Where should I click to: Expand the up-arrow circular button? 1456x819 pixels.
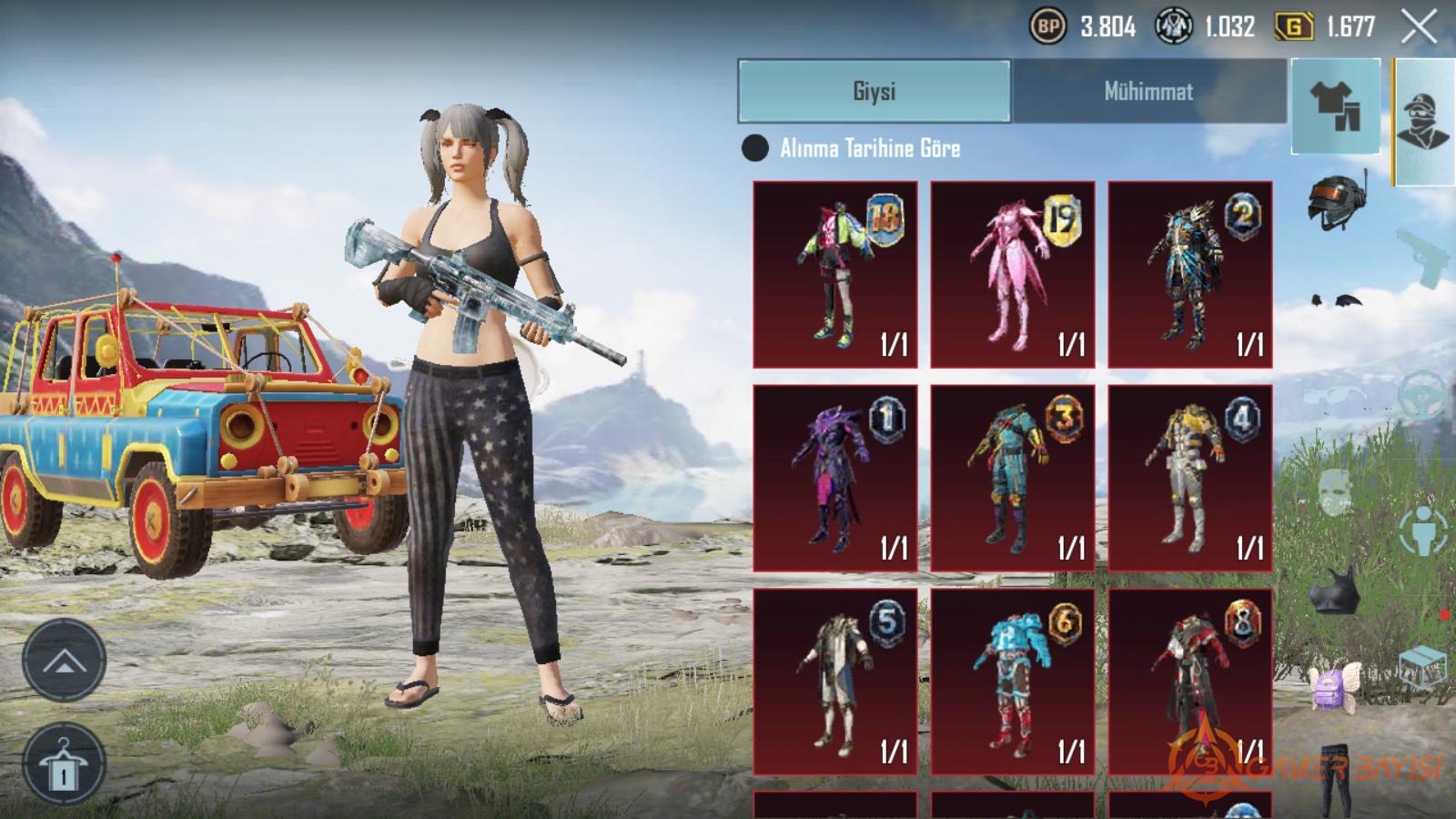pyautogui.click(x=63, y=660)
